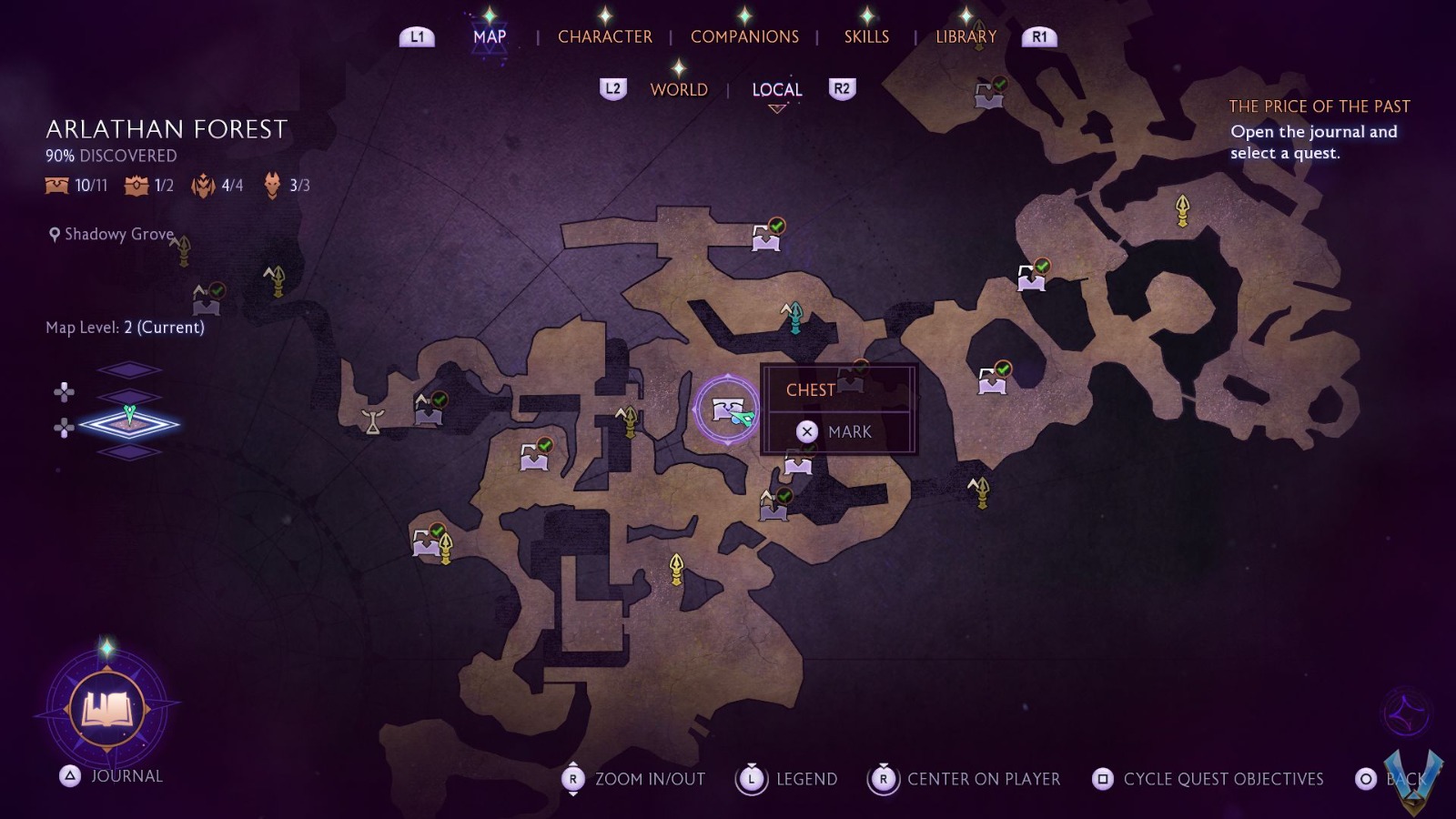
Task: Switch to the Character tab
Action: coord(604,36)
